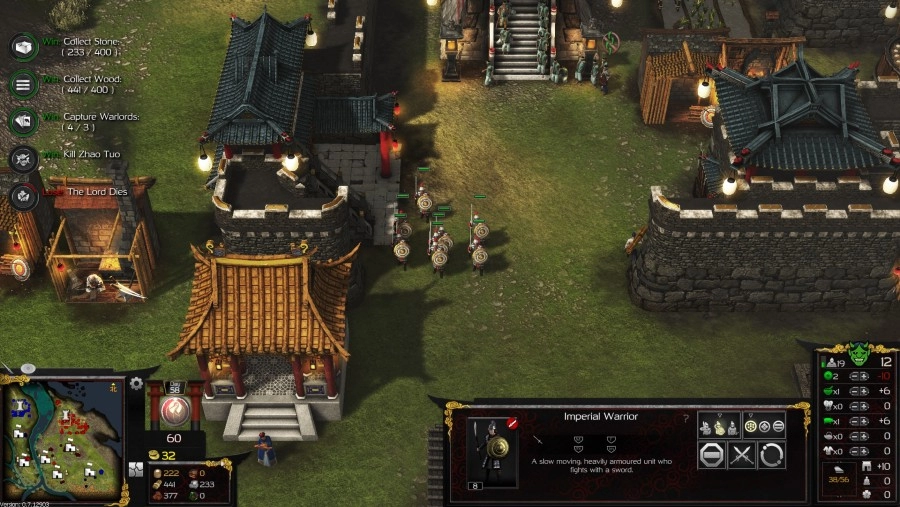Toggle the map tile overlay button
The height and width of the screenshot is (507, 900).
click(x=137, y=469)
